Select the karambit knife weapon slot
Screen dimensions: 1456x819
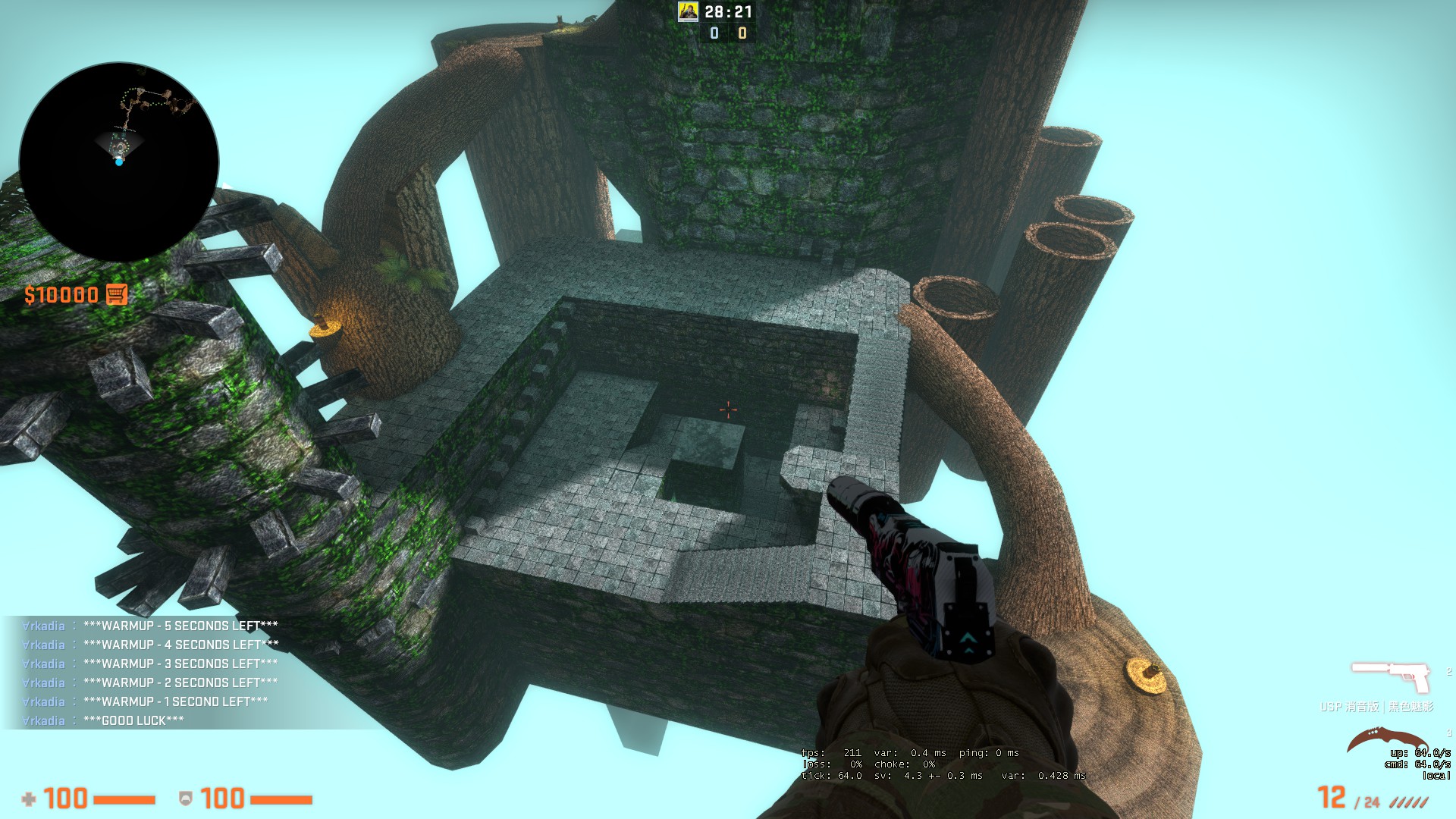(x=1385, y=742)
